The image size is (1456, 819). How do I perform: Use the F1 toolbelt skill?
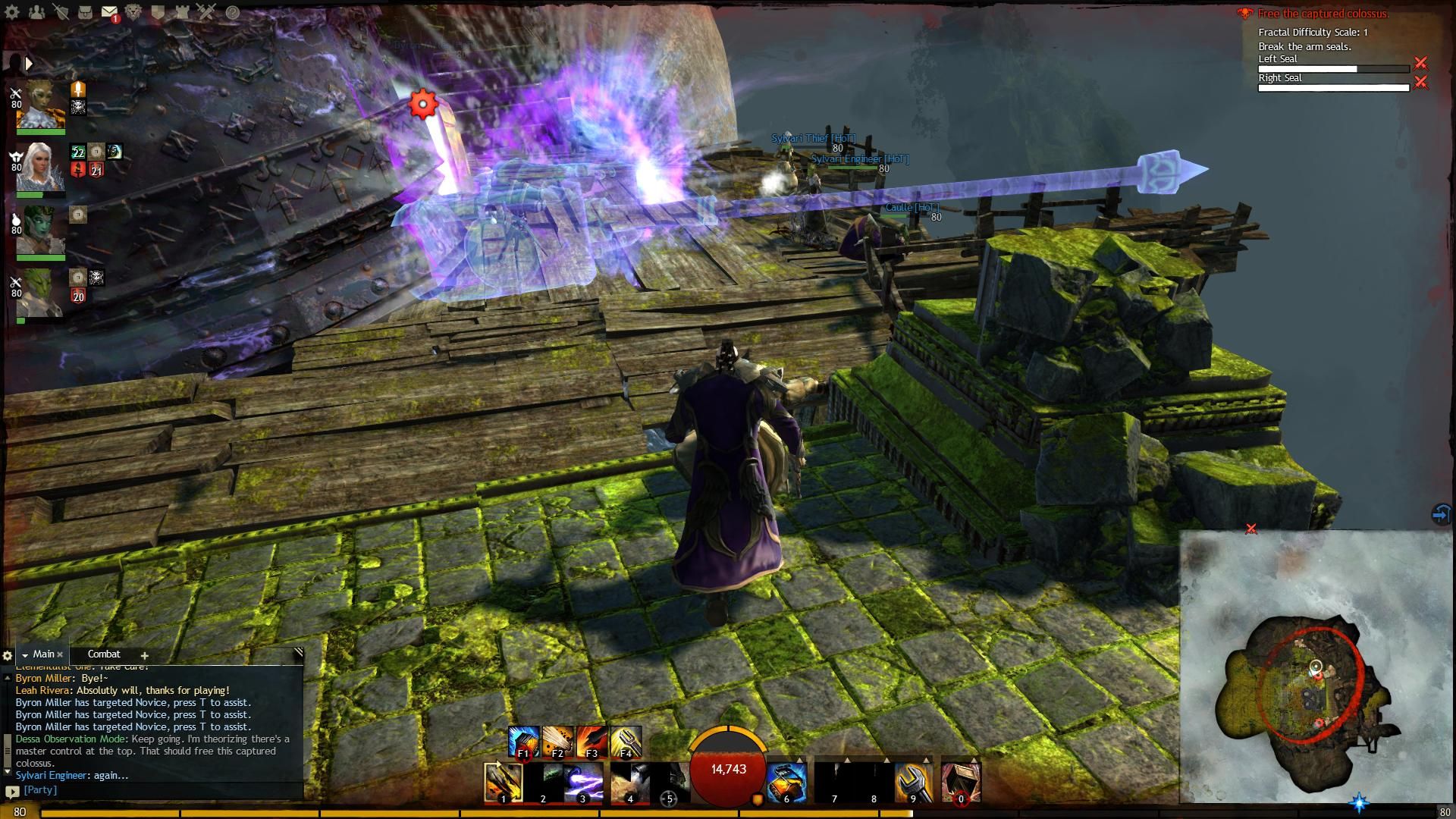pos(523,742)
